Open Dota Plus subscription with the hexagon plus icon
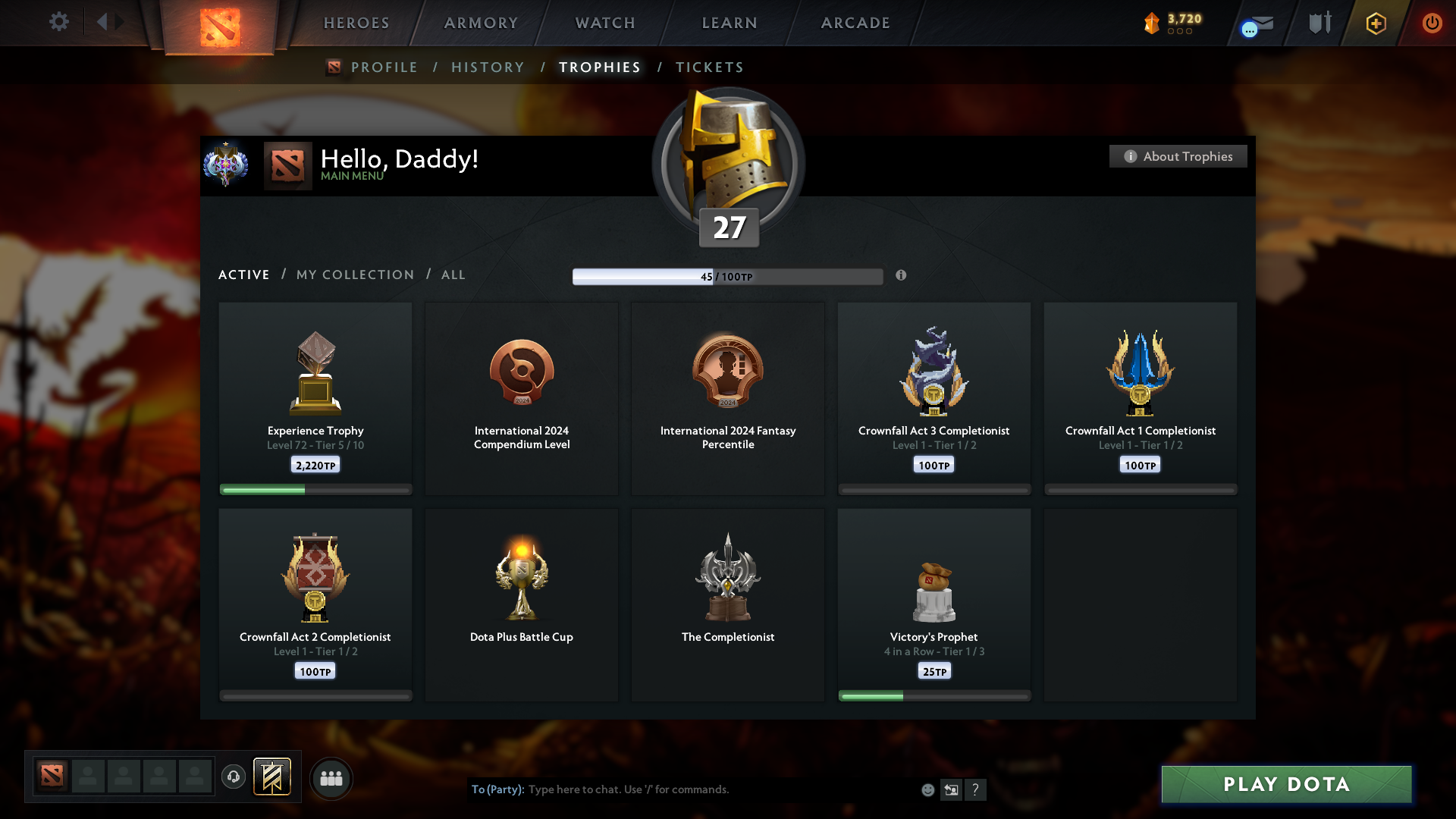Screen dimensions: 1456x819 click(1375, 23)
